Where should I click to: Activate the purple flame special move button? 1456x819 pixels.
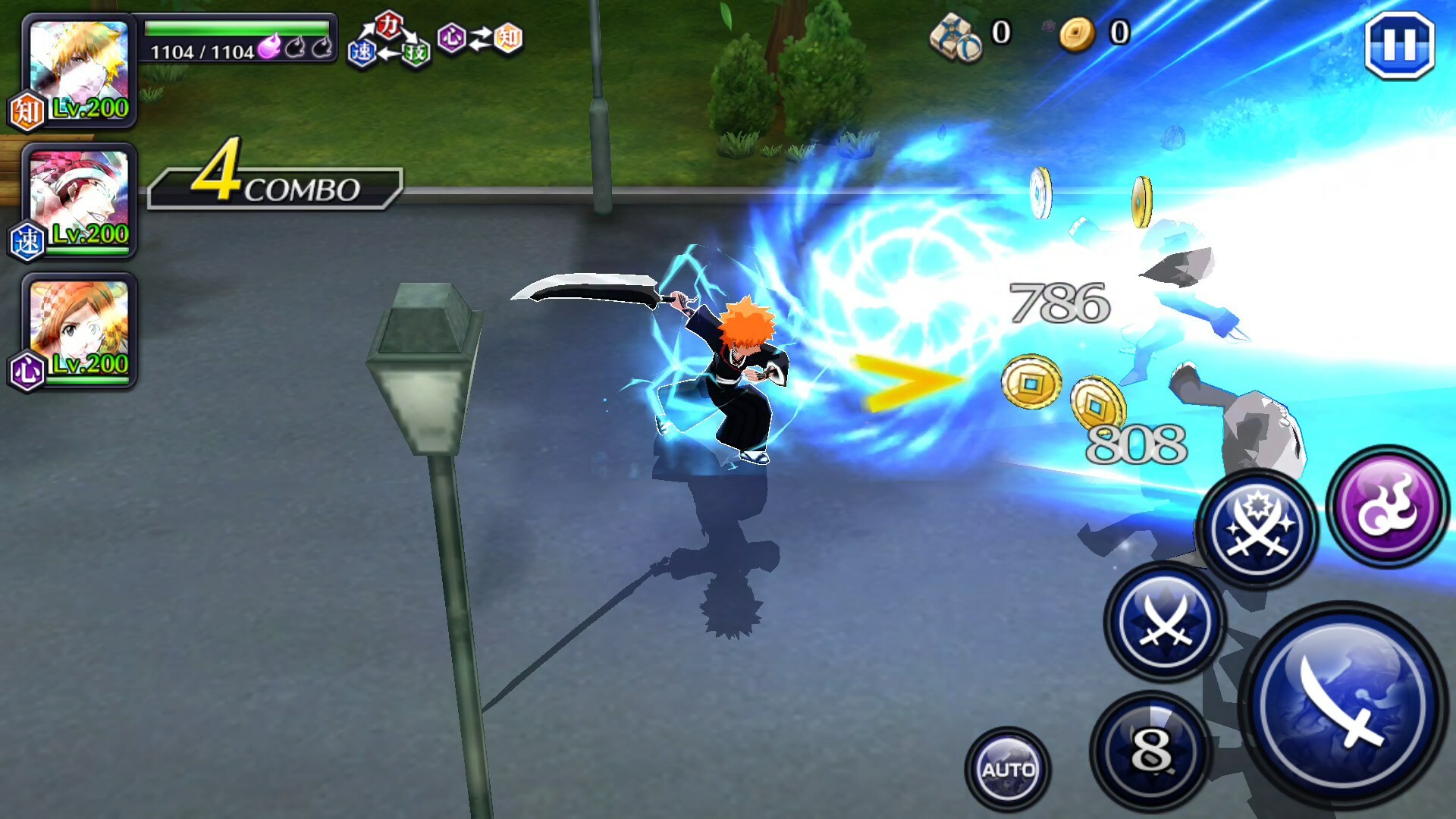pos(1388,507)
